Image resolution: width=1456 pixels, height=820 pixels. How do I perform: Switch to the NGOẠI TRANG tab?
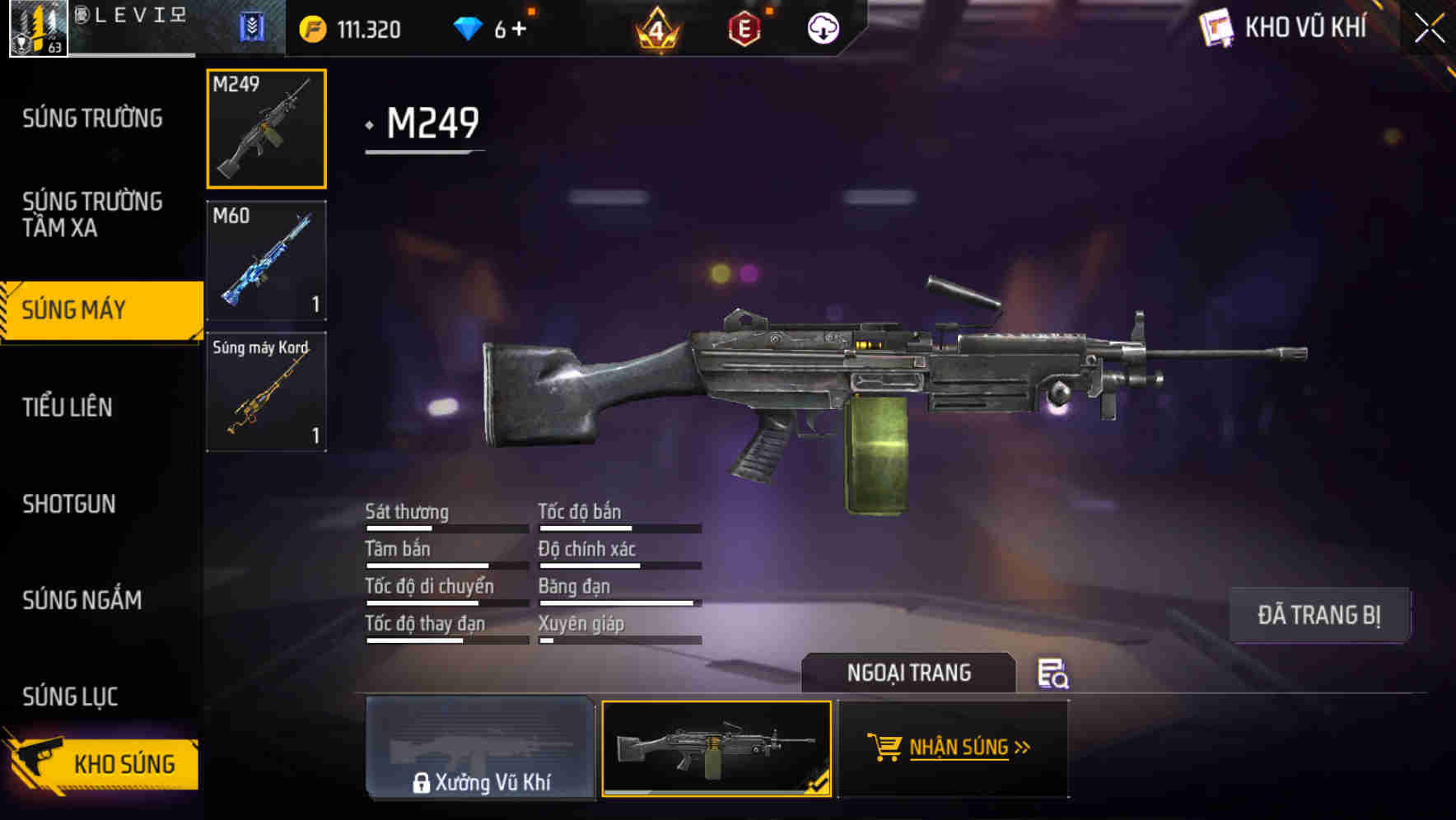coord(909,673)
